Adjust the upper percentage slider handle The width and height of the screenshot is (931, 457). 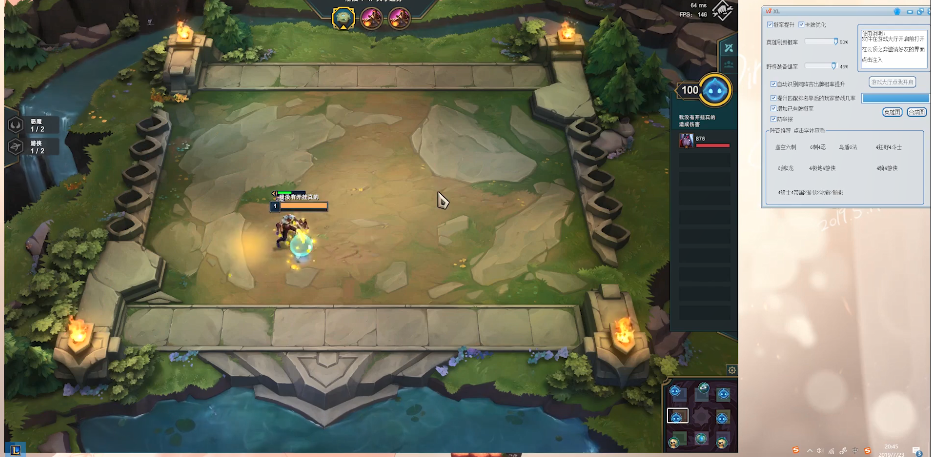(x=836, y=42)
